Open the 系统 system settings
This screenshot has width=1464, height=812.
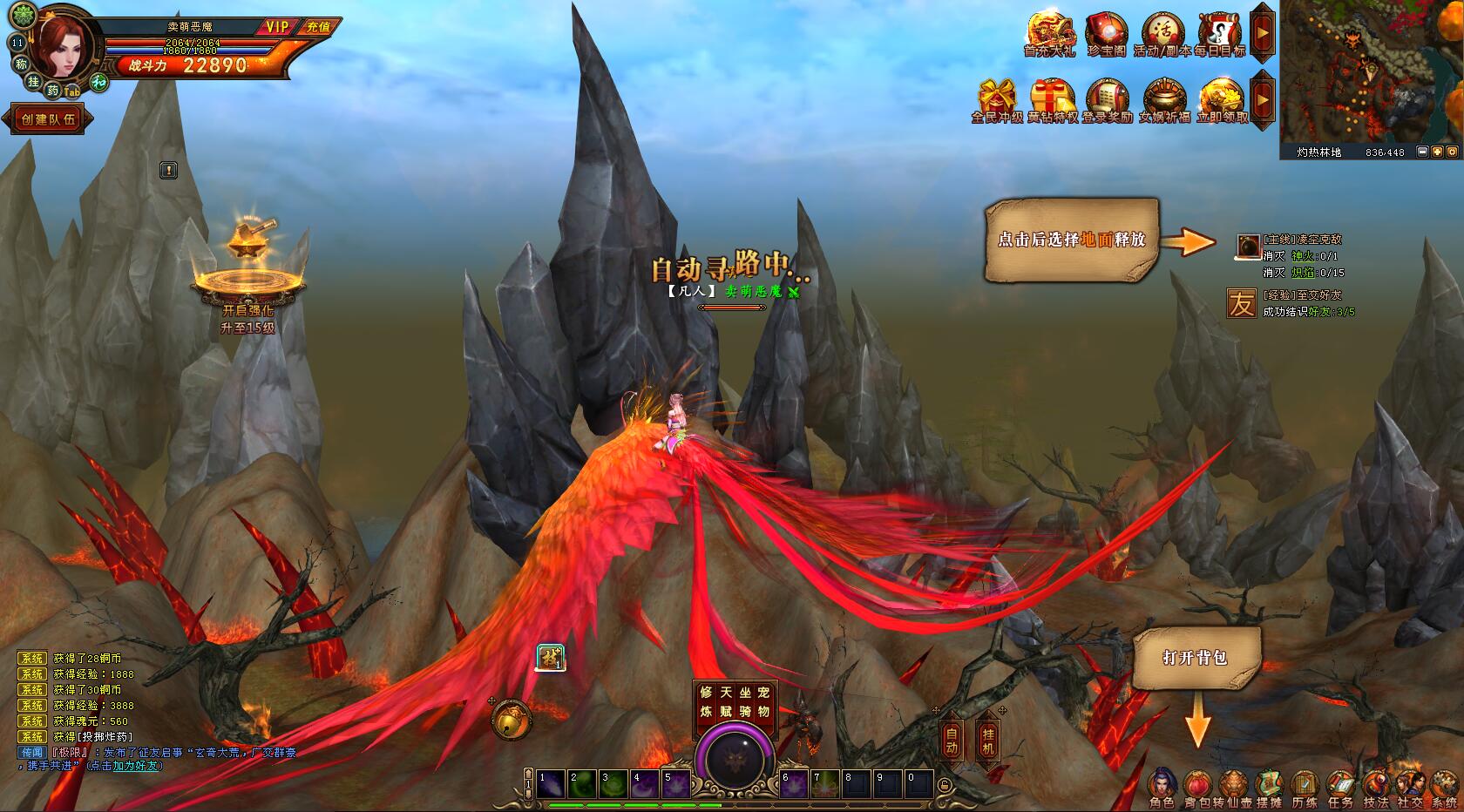[x=1444, y=788]
